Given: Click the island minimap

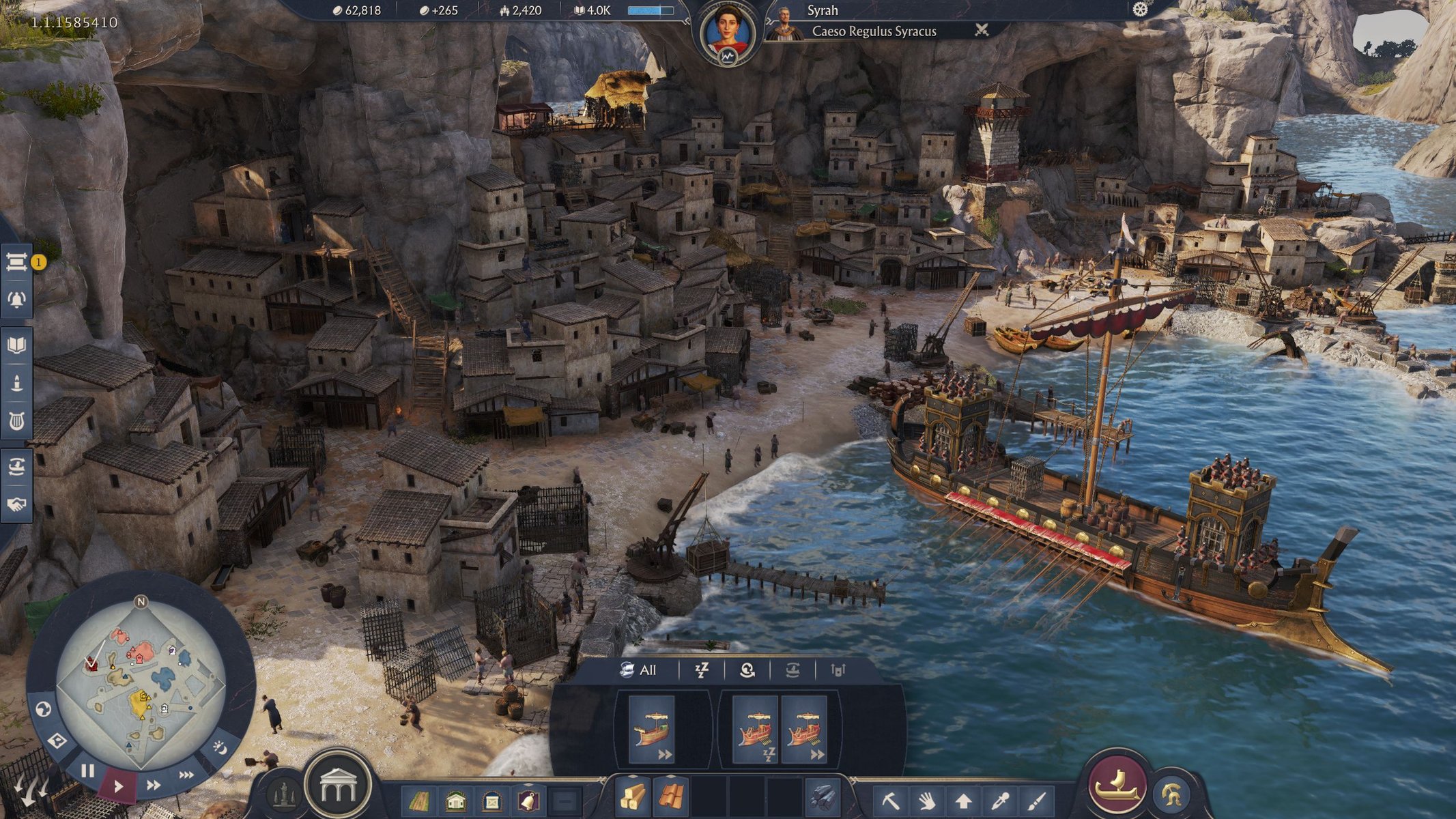Looking at the screenshot, I should pyautogui.click(x=140, y=682).
